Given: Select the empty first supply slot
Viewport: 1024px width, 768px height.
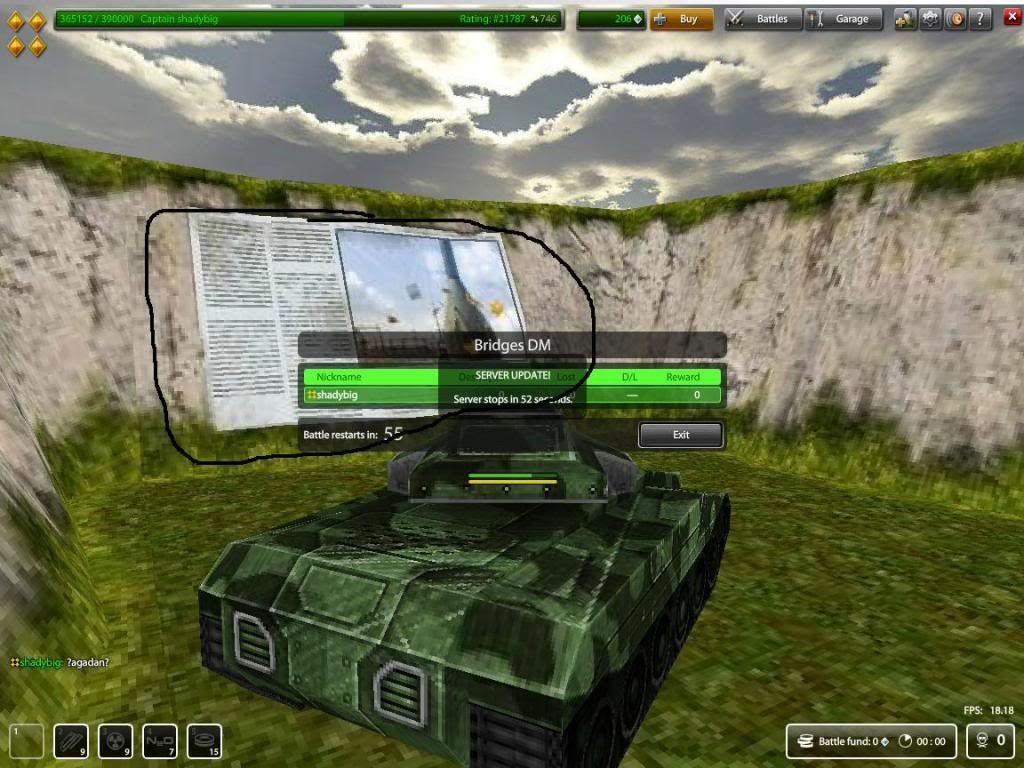Looking at the screenshot, I should (x=27, y=741).
